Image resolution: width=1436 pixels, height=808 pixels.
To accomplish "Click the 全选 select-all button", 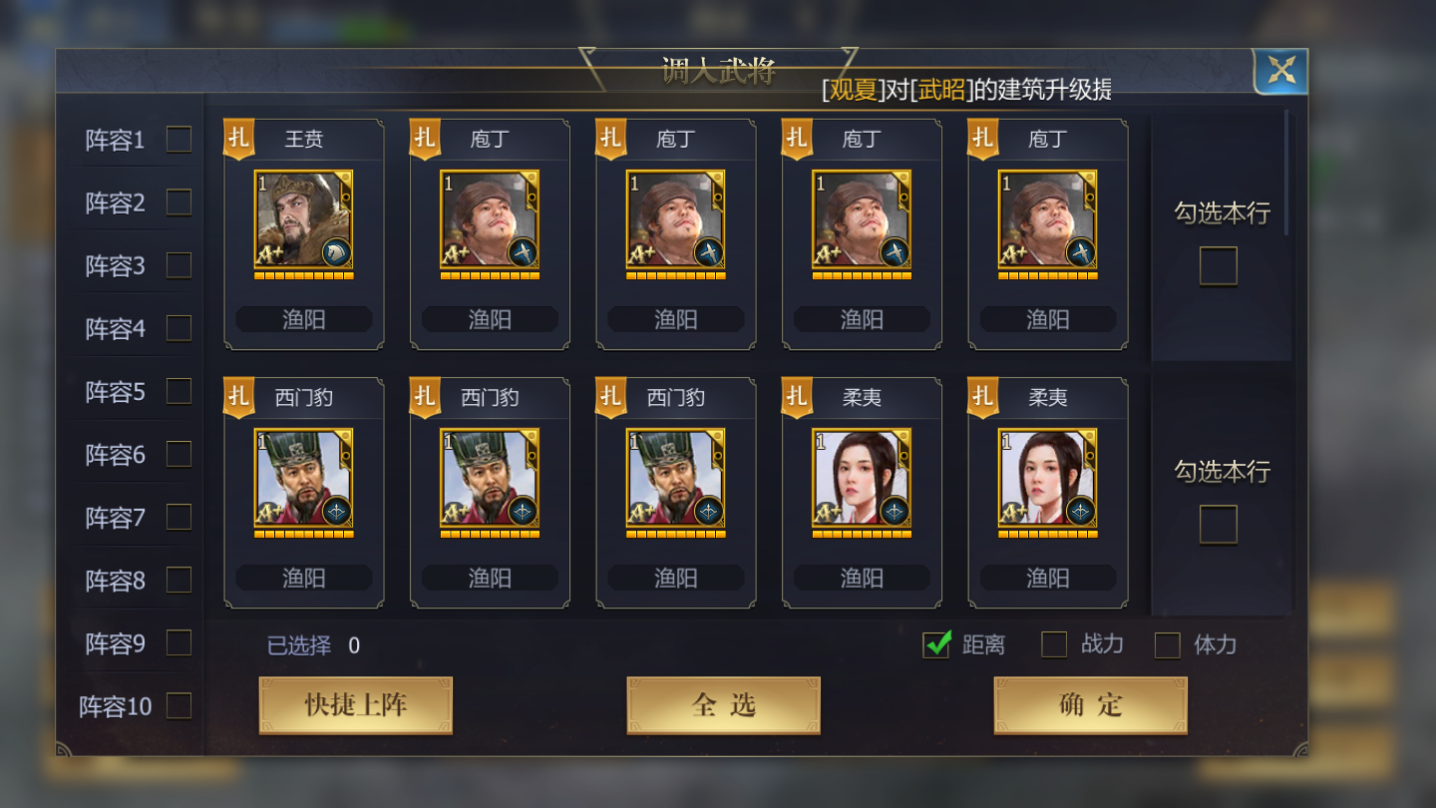I will 722,704.
